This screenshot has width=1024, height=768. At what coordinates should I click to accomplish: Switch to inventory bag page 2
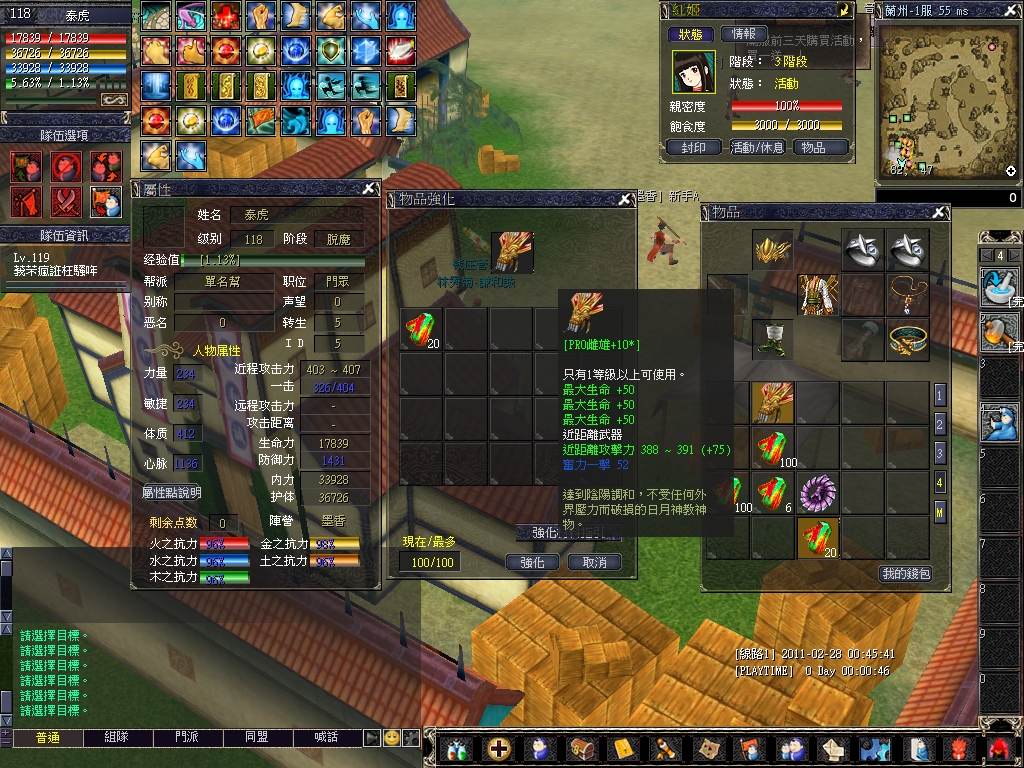939,424
